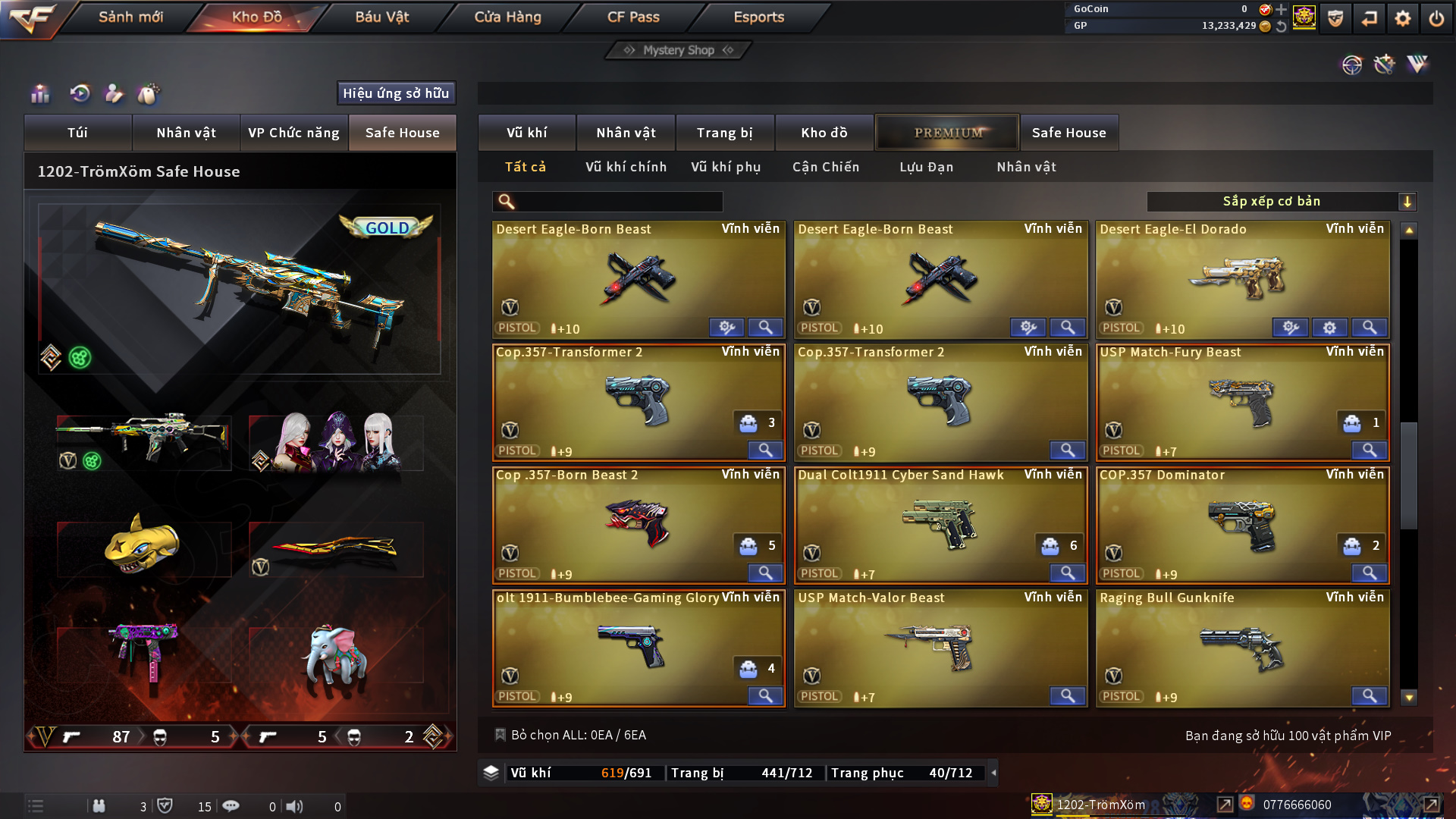Select the Desert Eagle-El Dorado pistol
Screen dimensions: 1456x819
pos(1242,278)
